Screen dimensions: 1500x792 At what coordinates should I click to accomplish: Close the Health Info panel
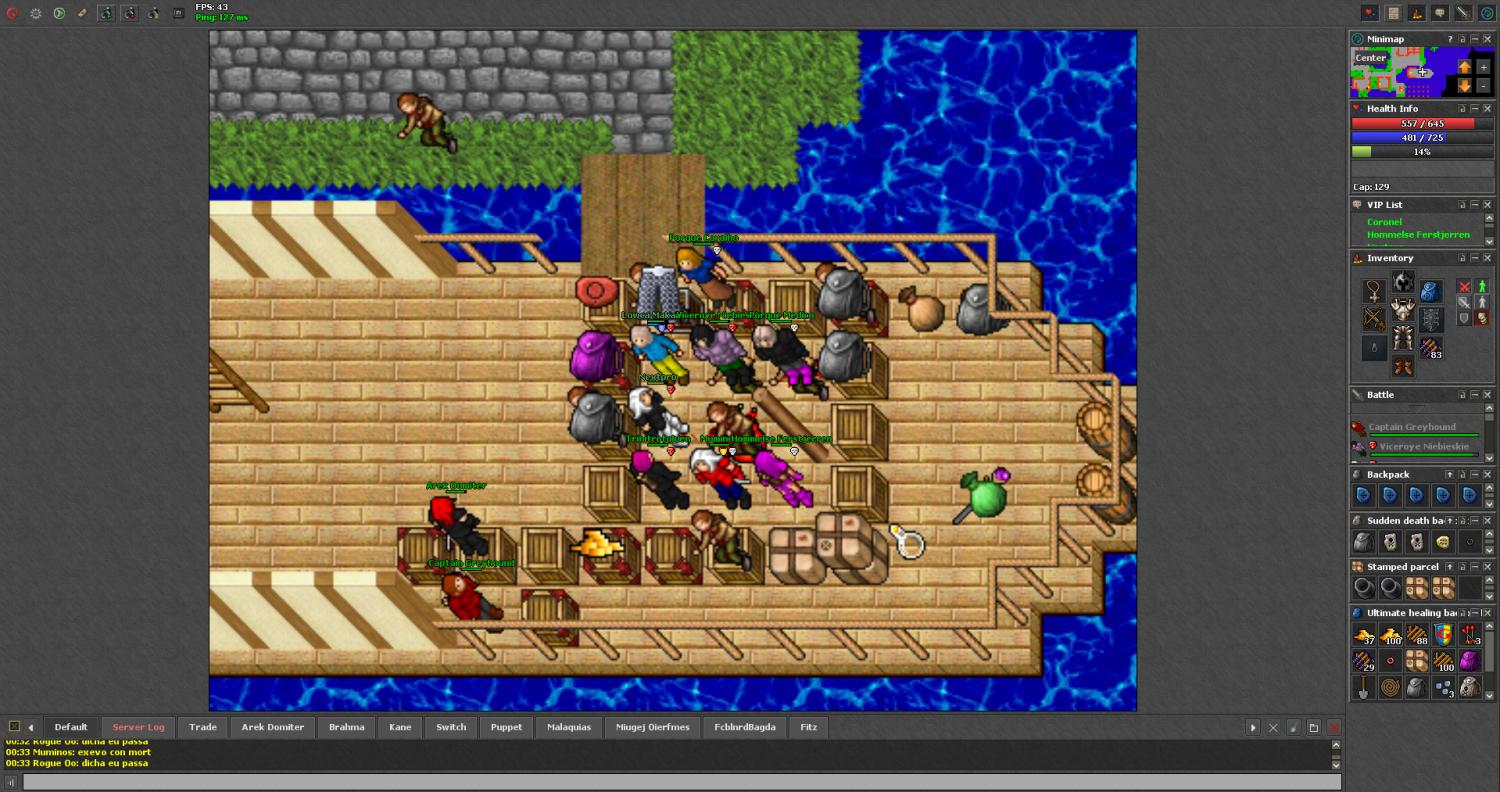point(1487,108)
